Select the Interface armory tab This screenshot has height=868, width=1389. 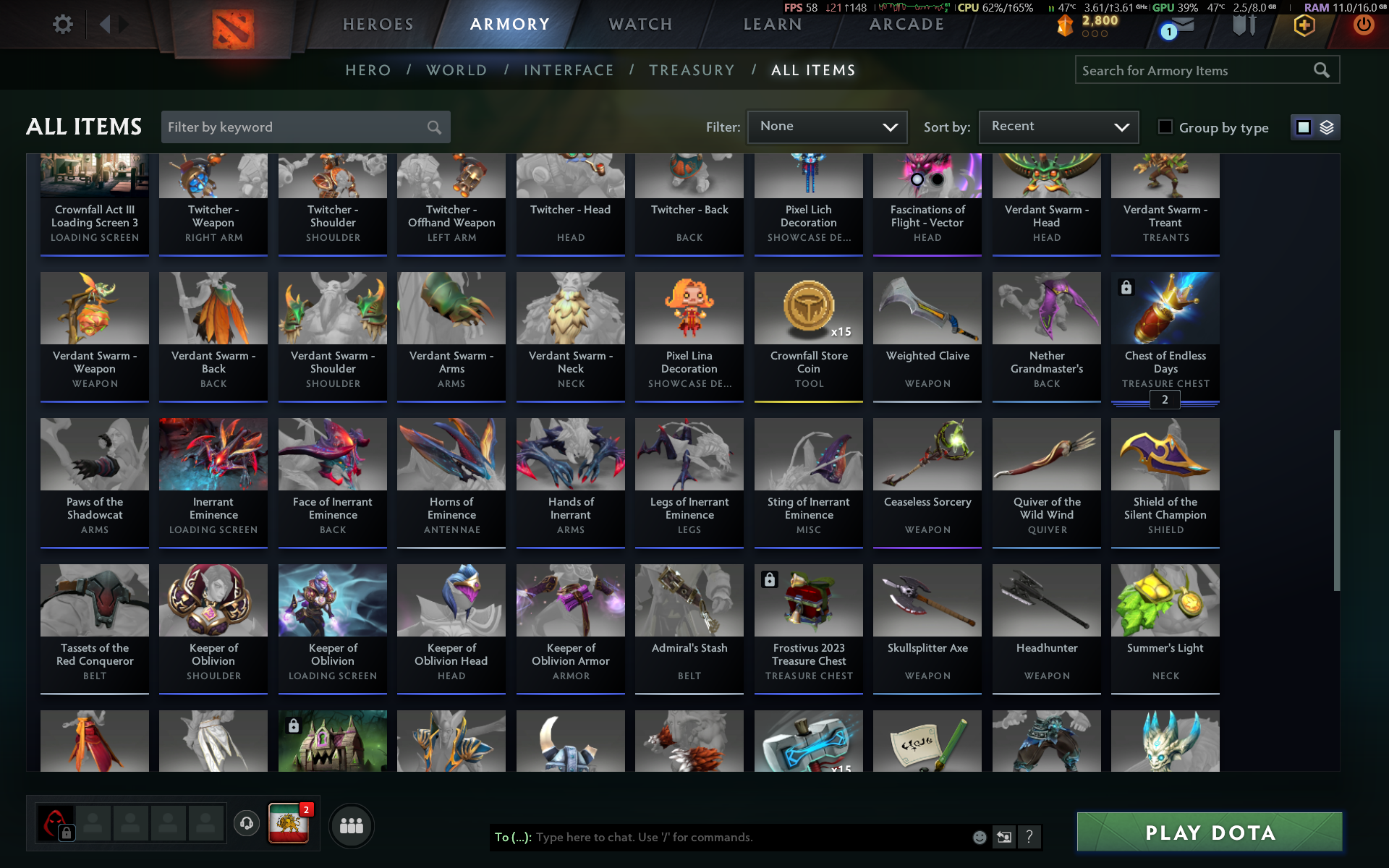click(x=569, y=70)
